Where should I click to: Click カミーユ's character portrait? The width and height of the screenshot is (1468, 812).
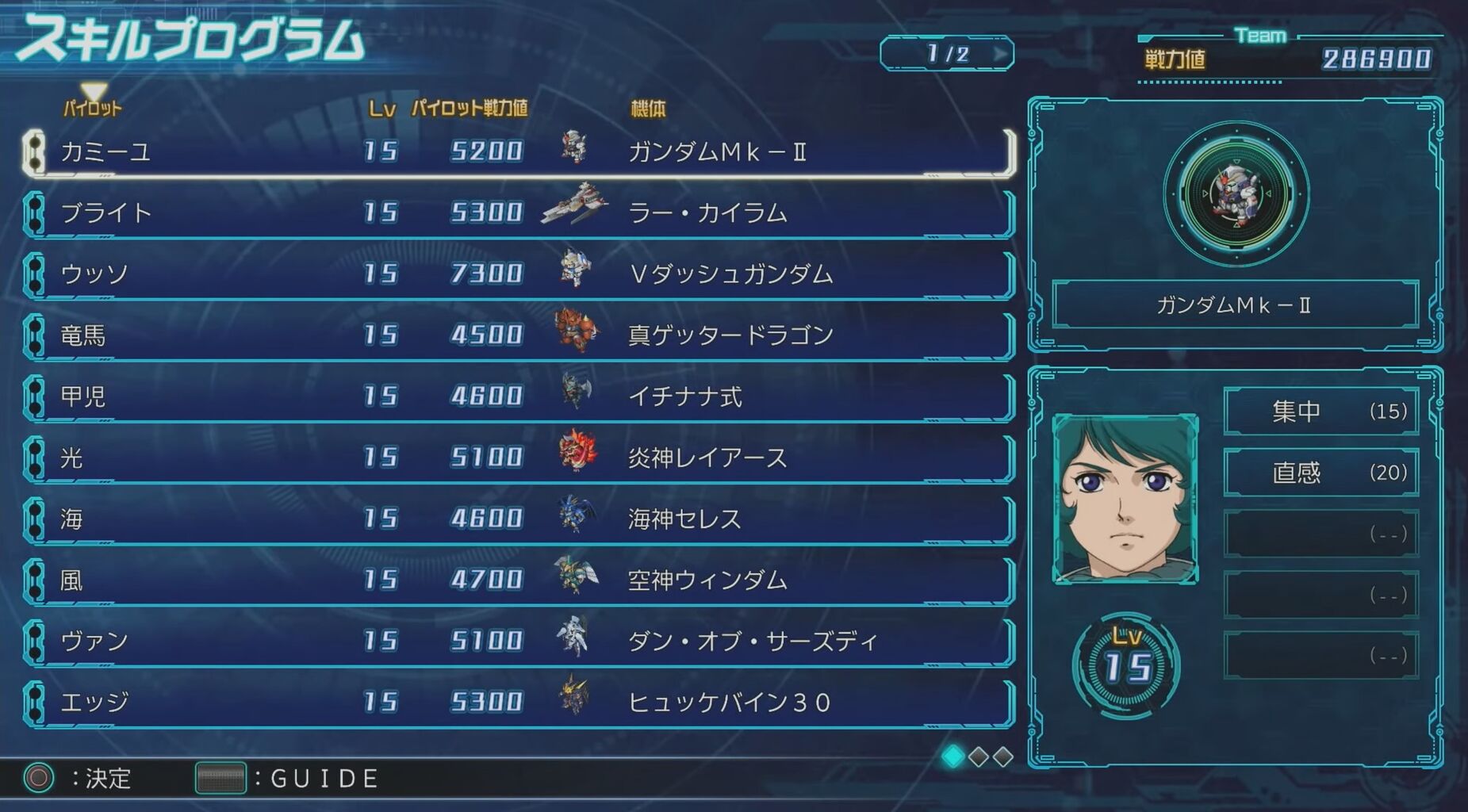tap(1125, 499)
